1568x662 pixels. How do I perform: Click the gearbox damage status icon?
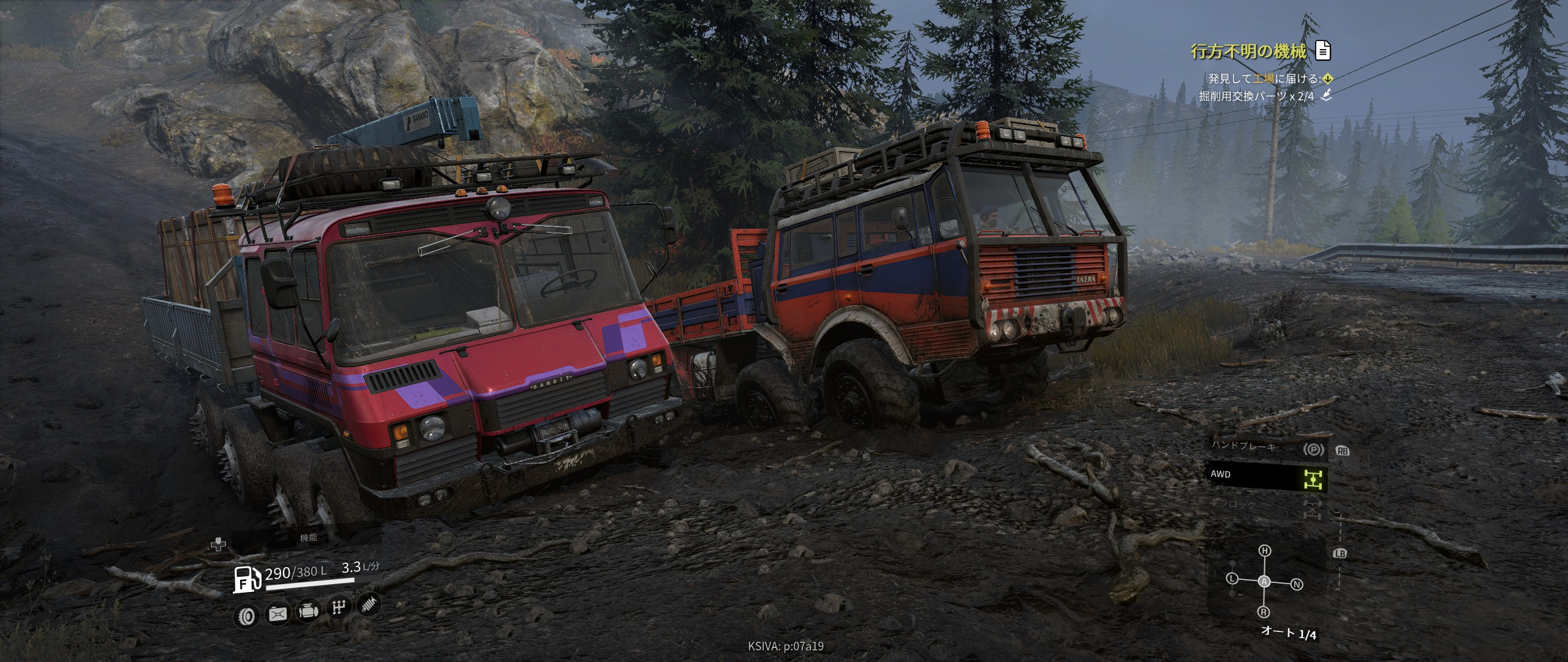pos(338,608)
